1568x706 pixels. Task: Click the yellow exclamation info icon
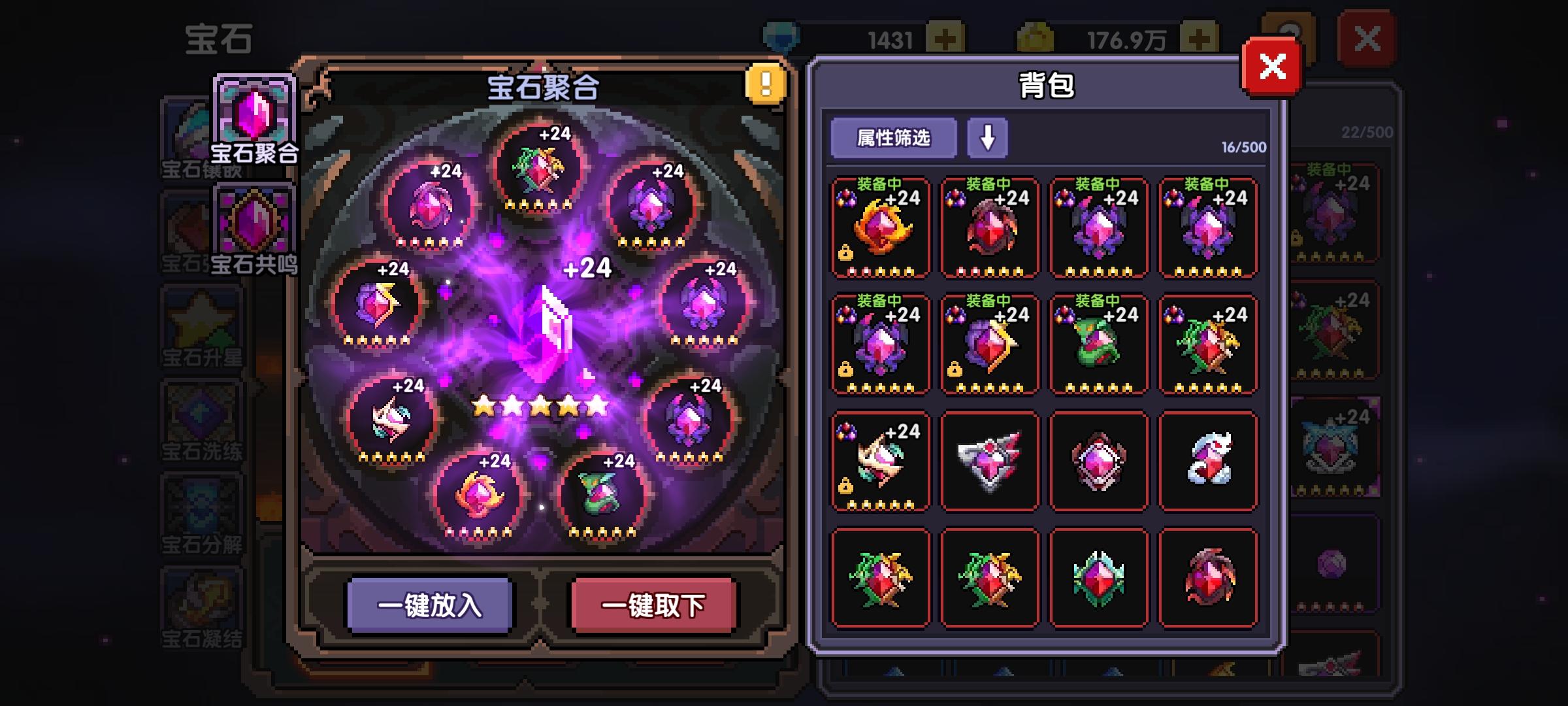point(763,84)
